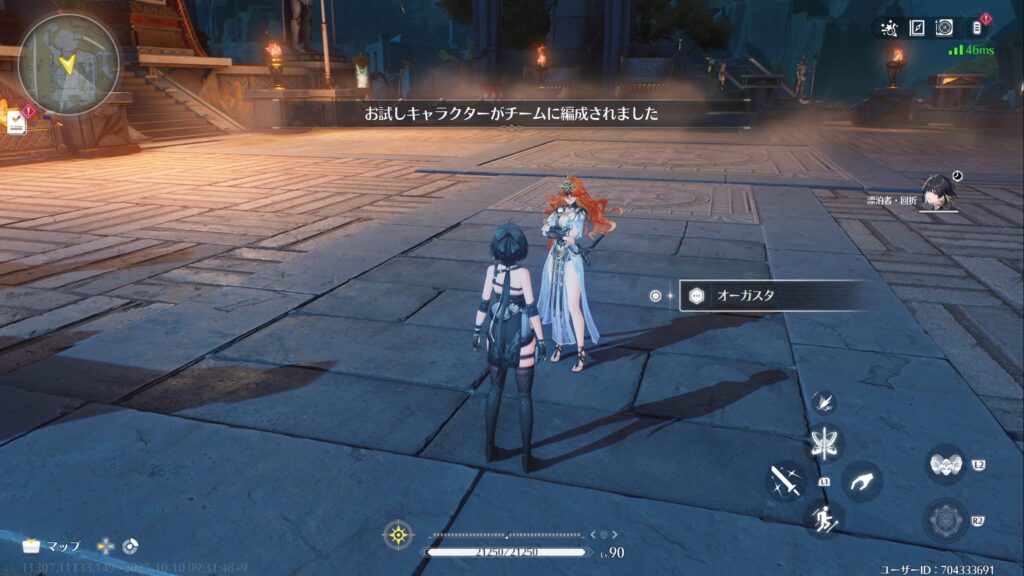Open the quest notes icon with red alert
This screenshot has height=576, width=1024.
17,122
